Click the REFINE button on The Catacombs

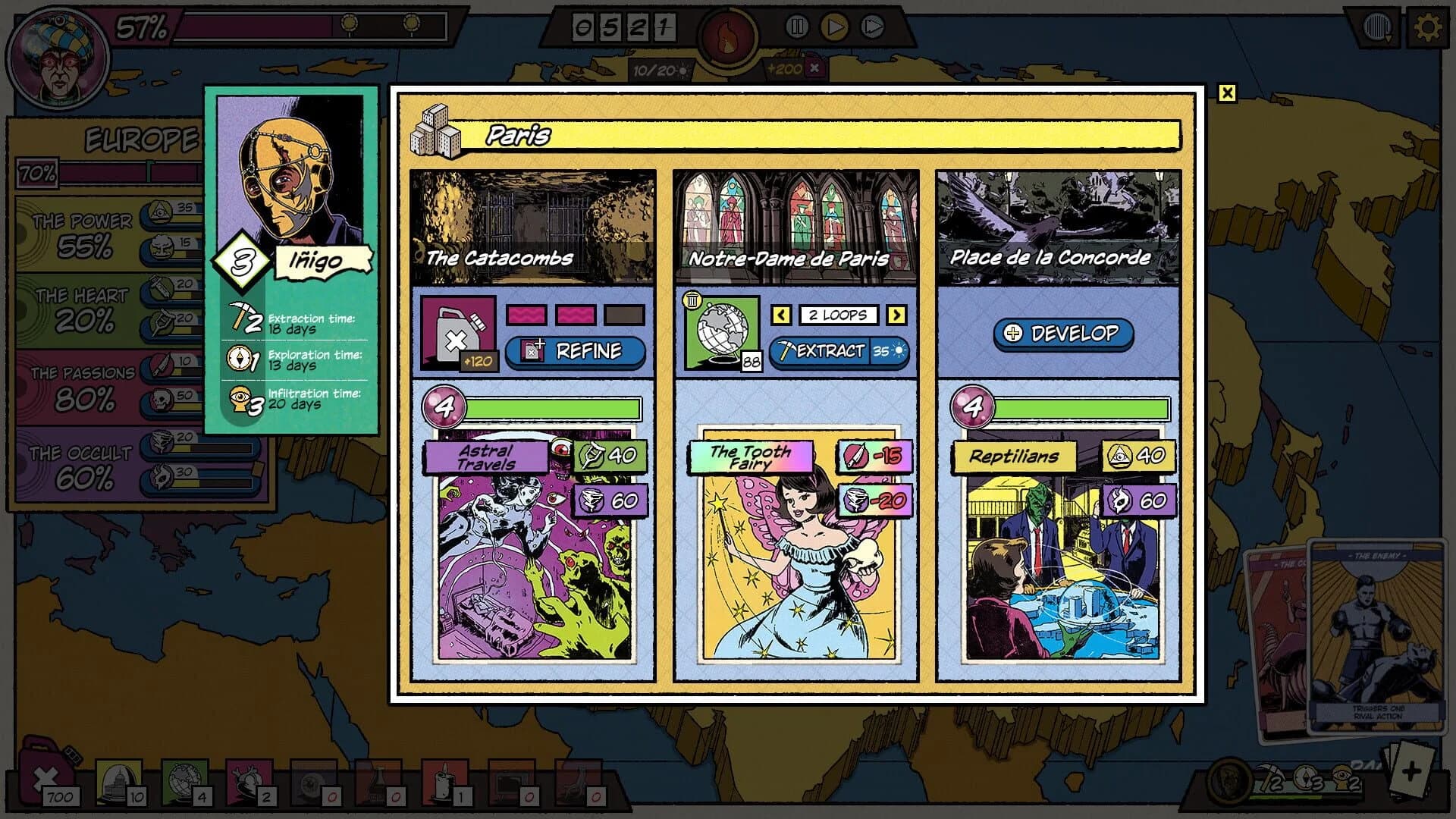tap(576, 351)
